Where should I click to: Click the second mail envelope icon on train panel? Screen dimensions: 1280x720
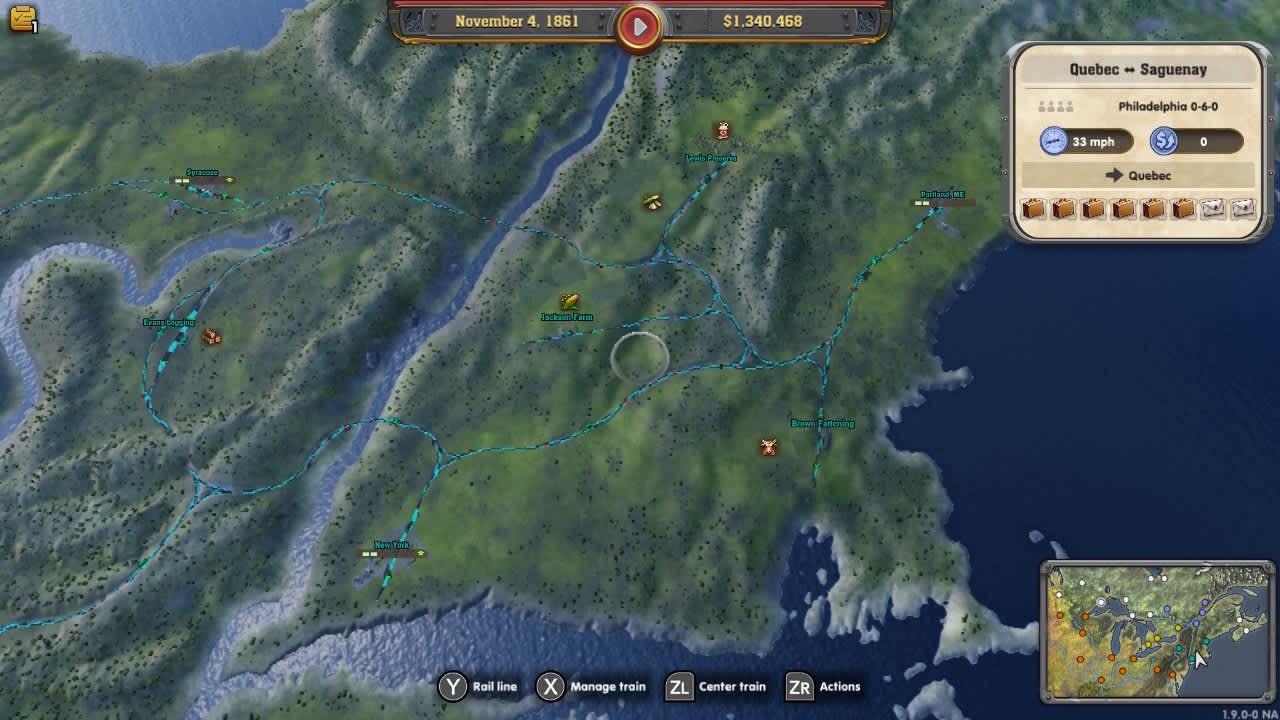click(x=1243, y=209)
